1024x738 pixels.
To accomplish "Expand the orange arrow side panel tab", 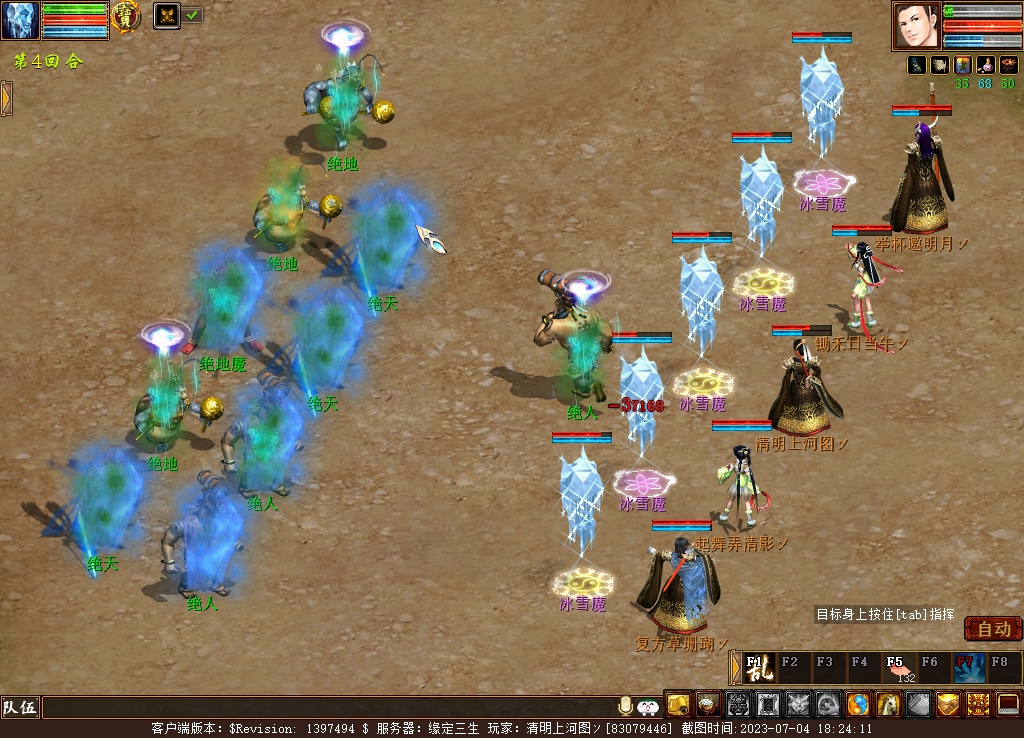I will pos(6,98).
